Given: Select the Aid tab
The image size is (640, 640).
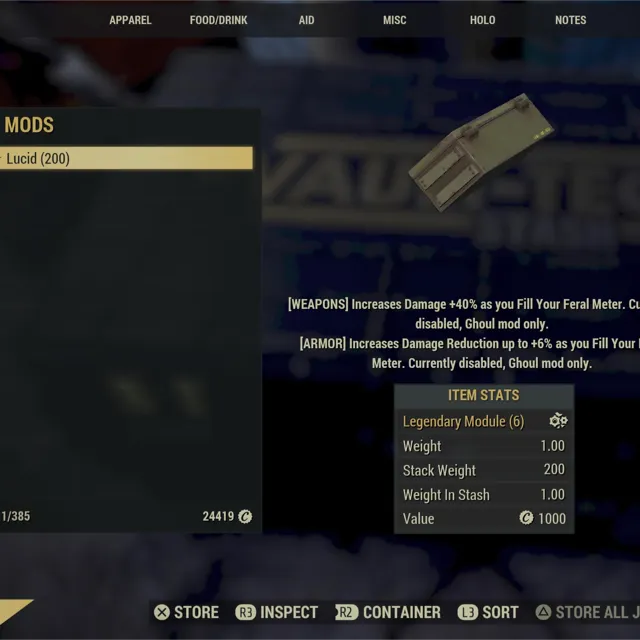Looking at the screenshot, I should pos(306,20).
